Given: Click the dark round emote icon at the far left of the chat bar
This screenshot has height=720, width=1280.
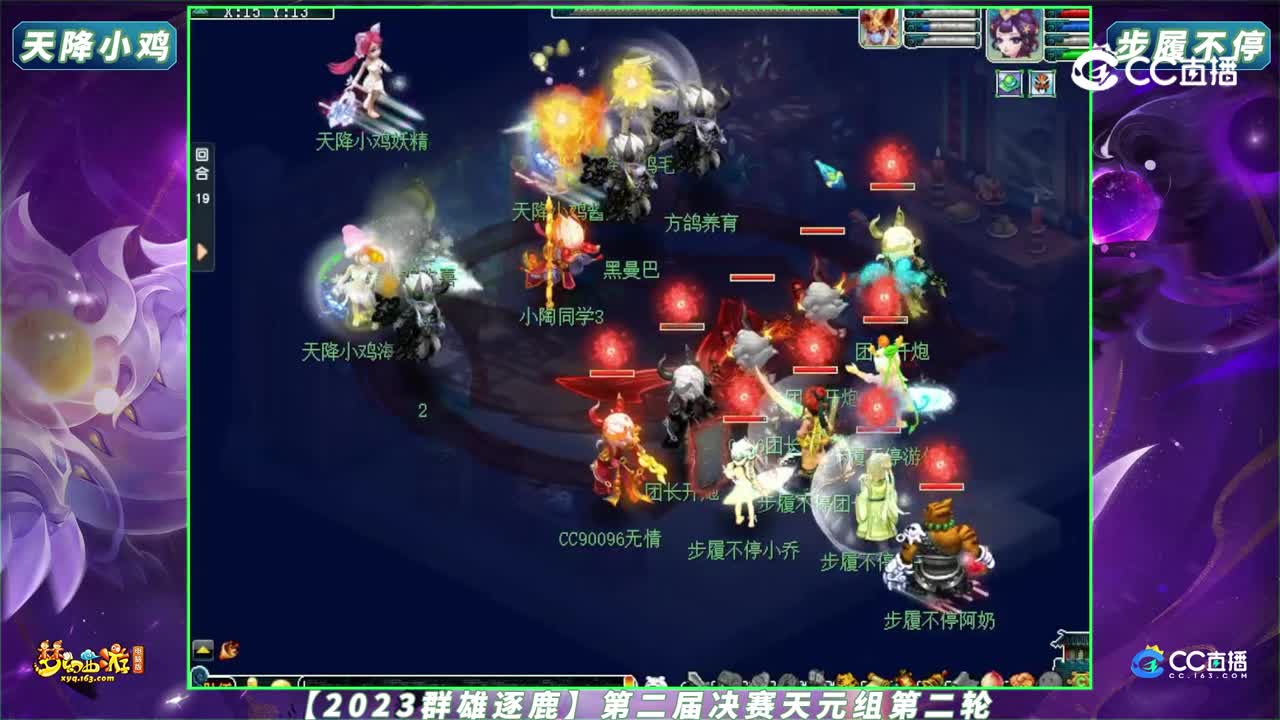Looking at the screenshot, I should 198,677.
